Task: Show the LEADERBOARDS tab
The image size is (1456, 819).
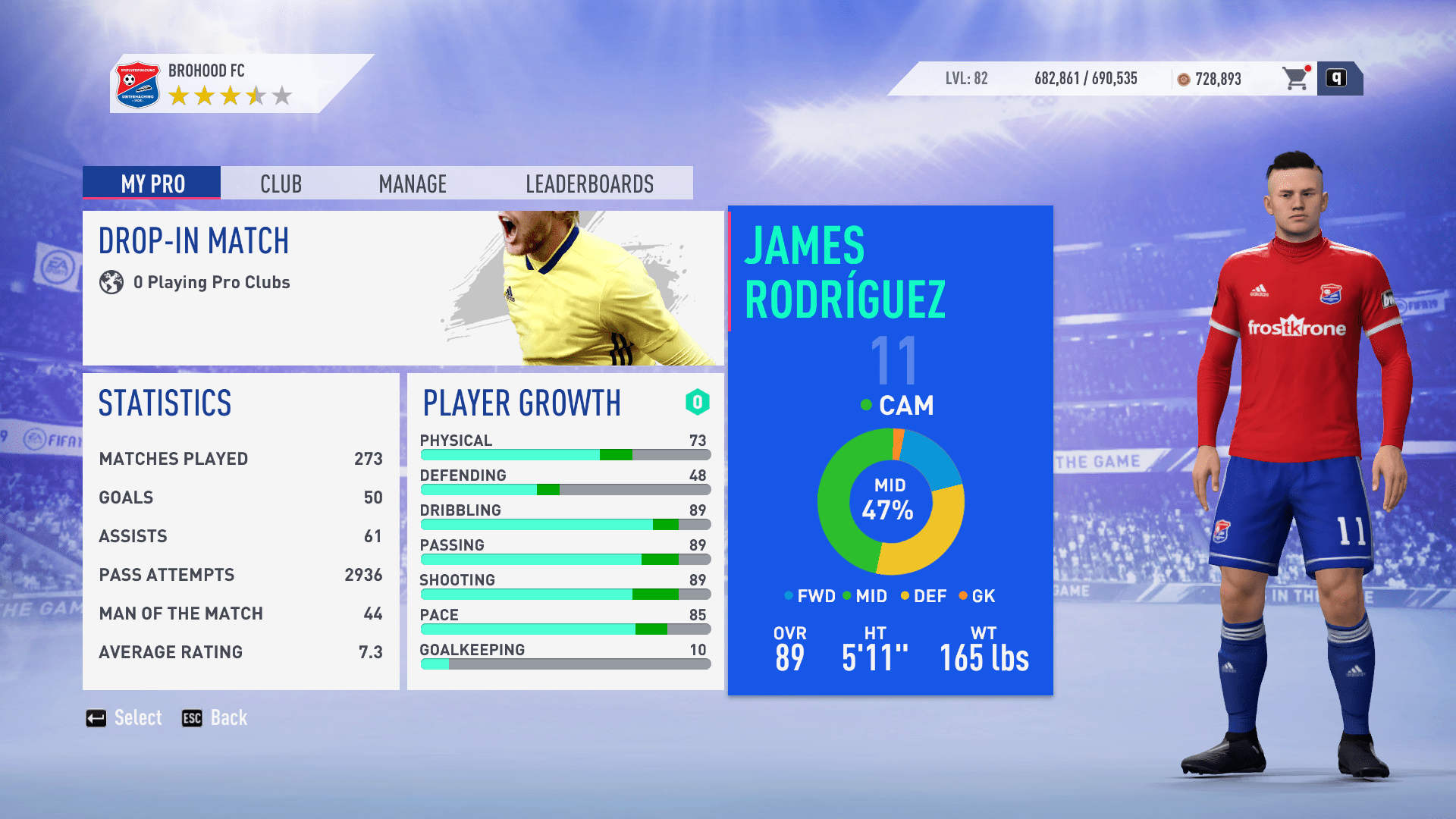Action: 589,184
